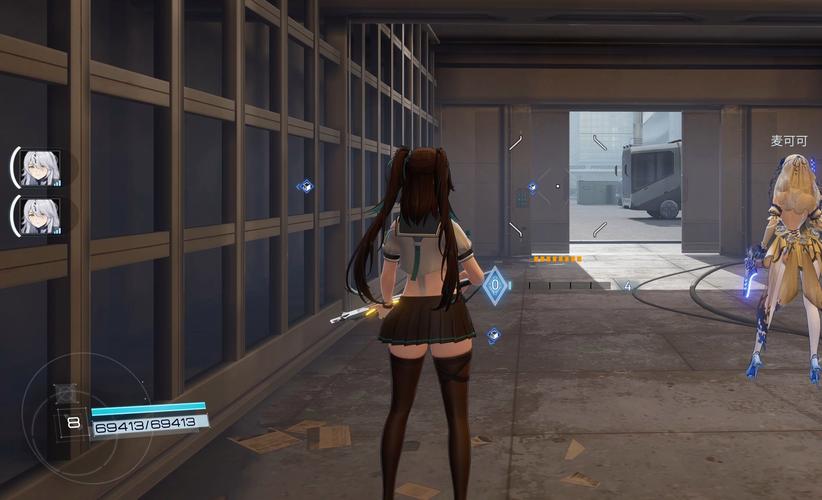Click the blue diamond icon showing 0
The image size is (822, 500).
pyautogui.click(x=494, y=286)
